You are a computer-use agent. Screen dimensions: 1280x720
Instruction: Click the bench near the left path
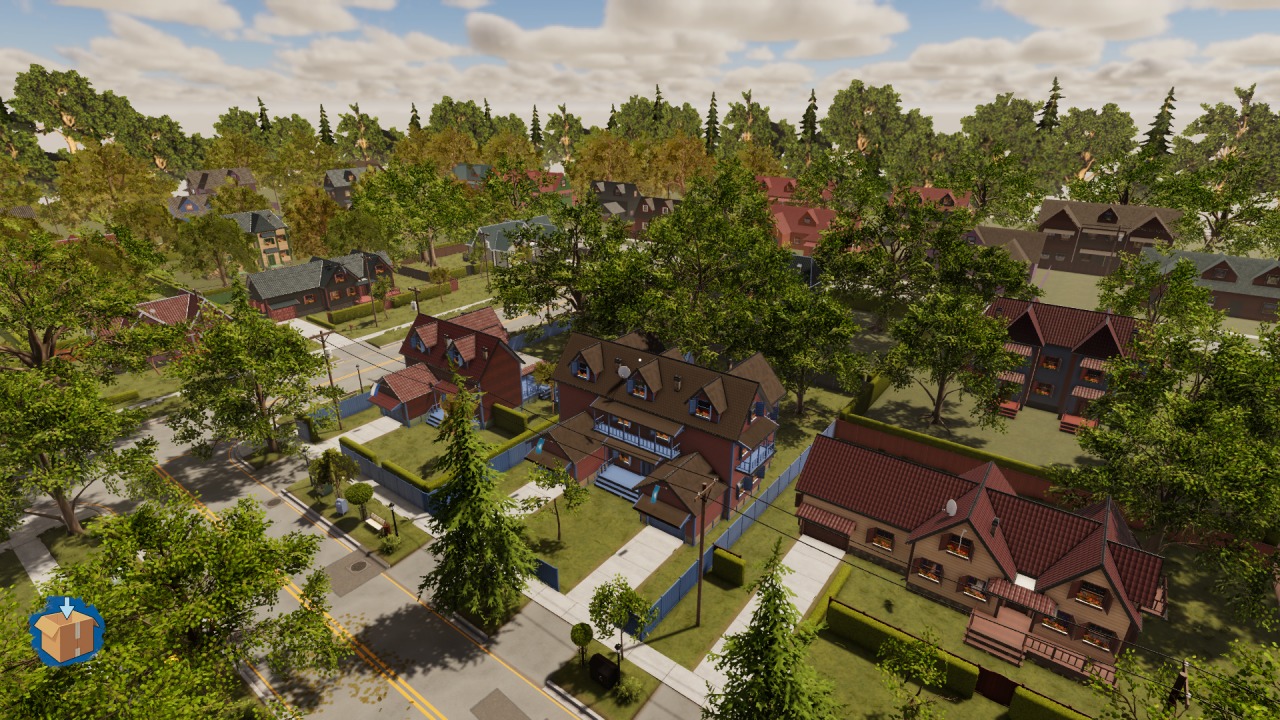(x=374, y=524)
